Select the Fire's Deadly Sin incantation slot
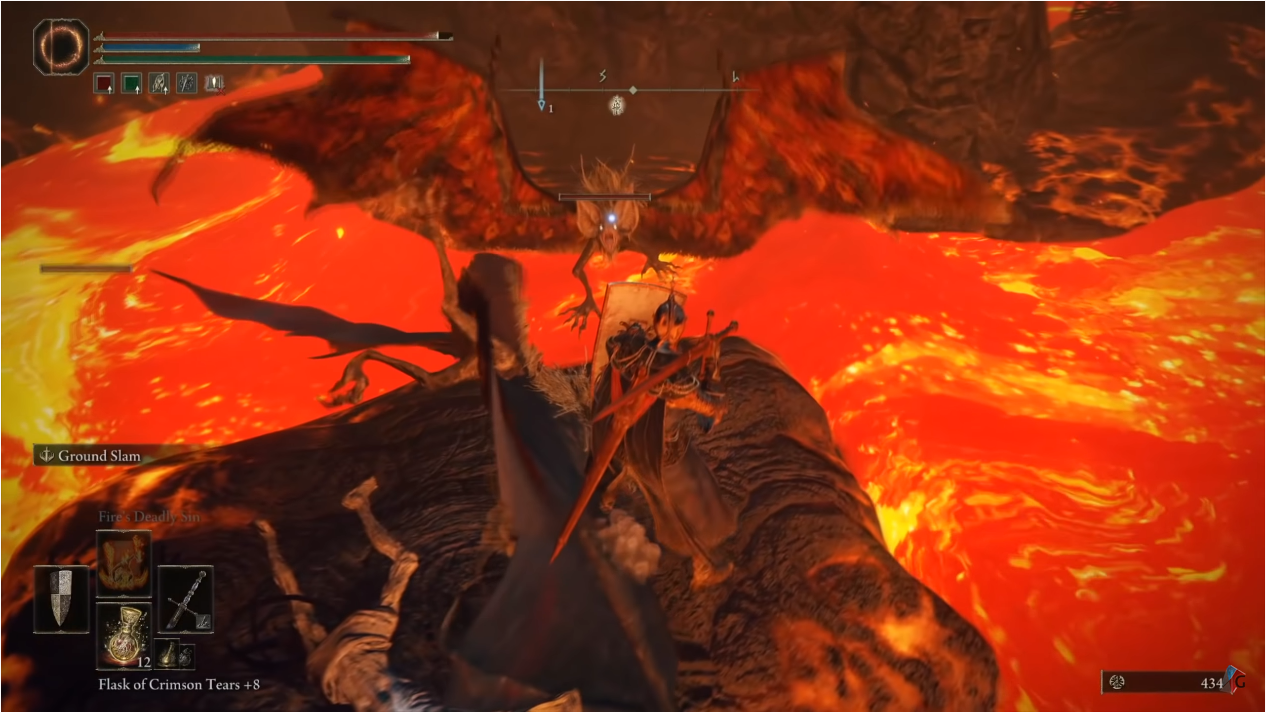Screen dimensions: 1266x712 (x=124, y=564)
